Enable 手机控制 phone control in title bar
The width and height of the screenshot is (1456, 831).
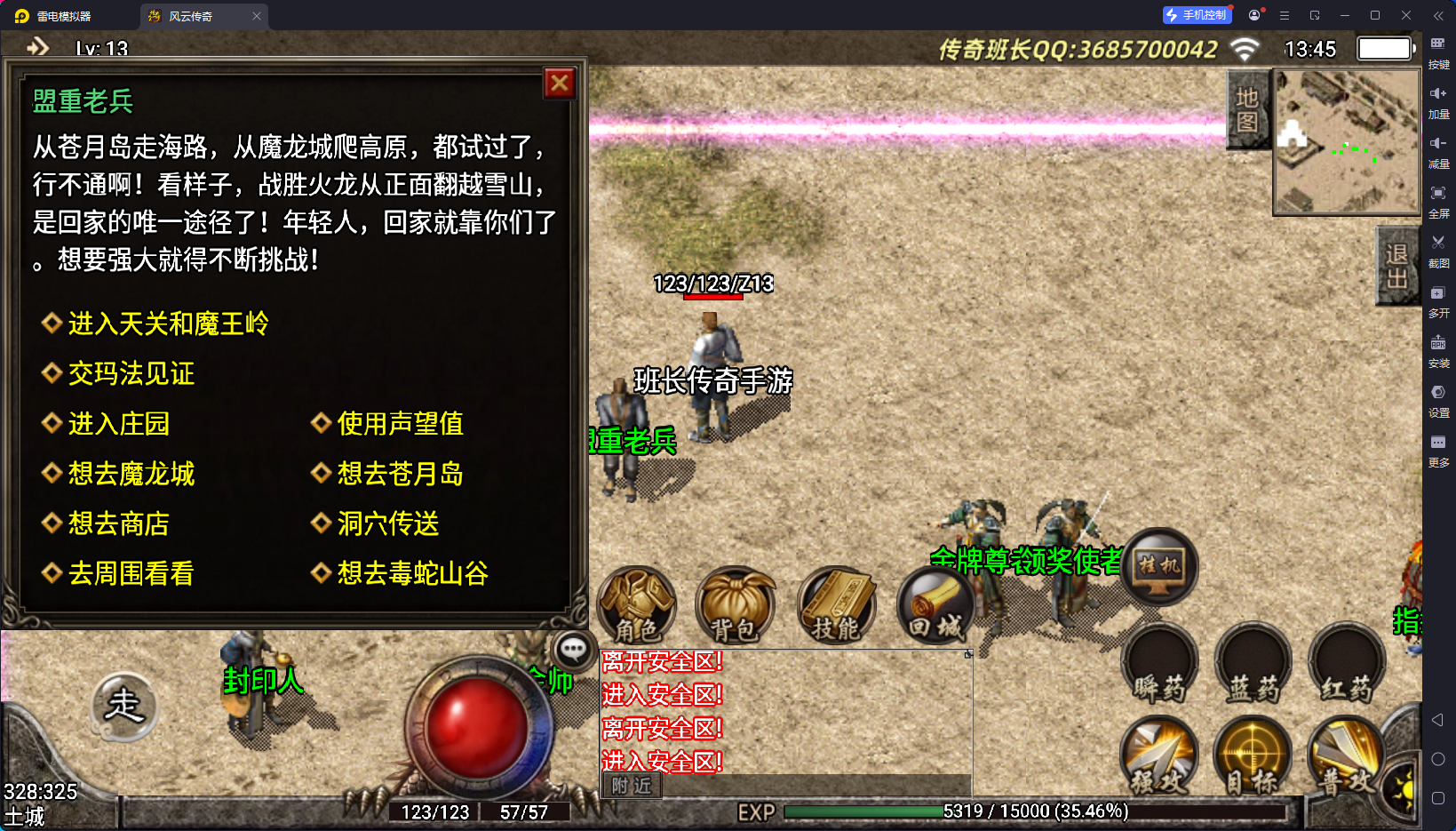[1197, 14]
